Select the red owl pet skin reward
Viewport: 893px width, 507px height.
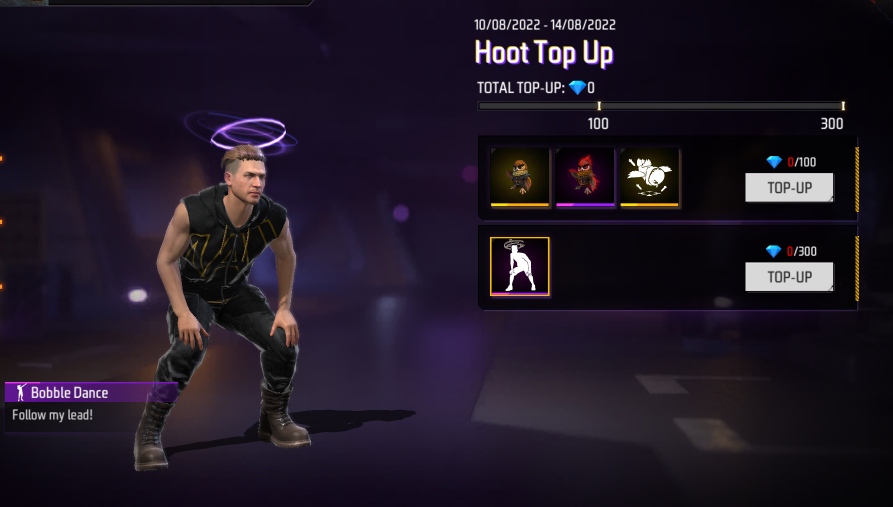[x=585, y=177]
